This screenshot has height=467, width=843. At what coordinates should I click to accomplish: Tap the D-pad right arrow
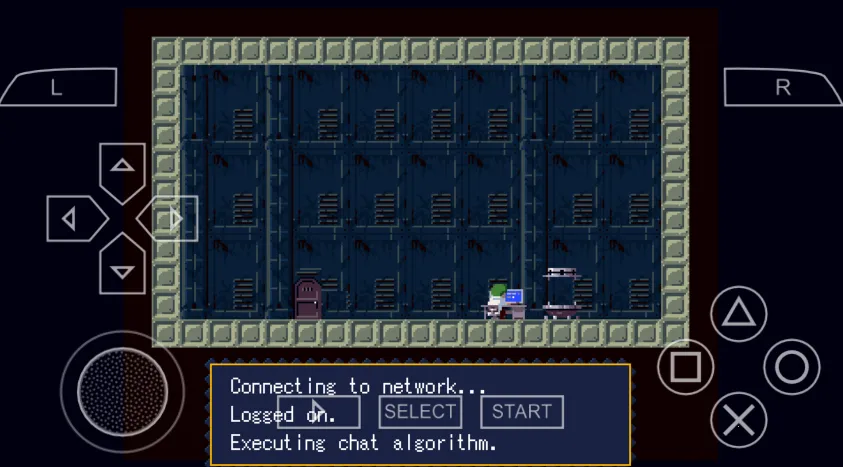pyautogui.click(x=173, y=219)
